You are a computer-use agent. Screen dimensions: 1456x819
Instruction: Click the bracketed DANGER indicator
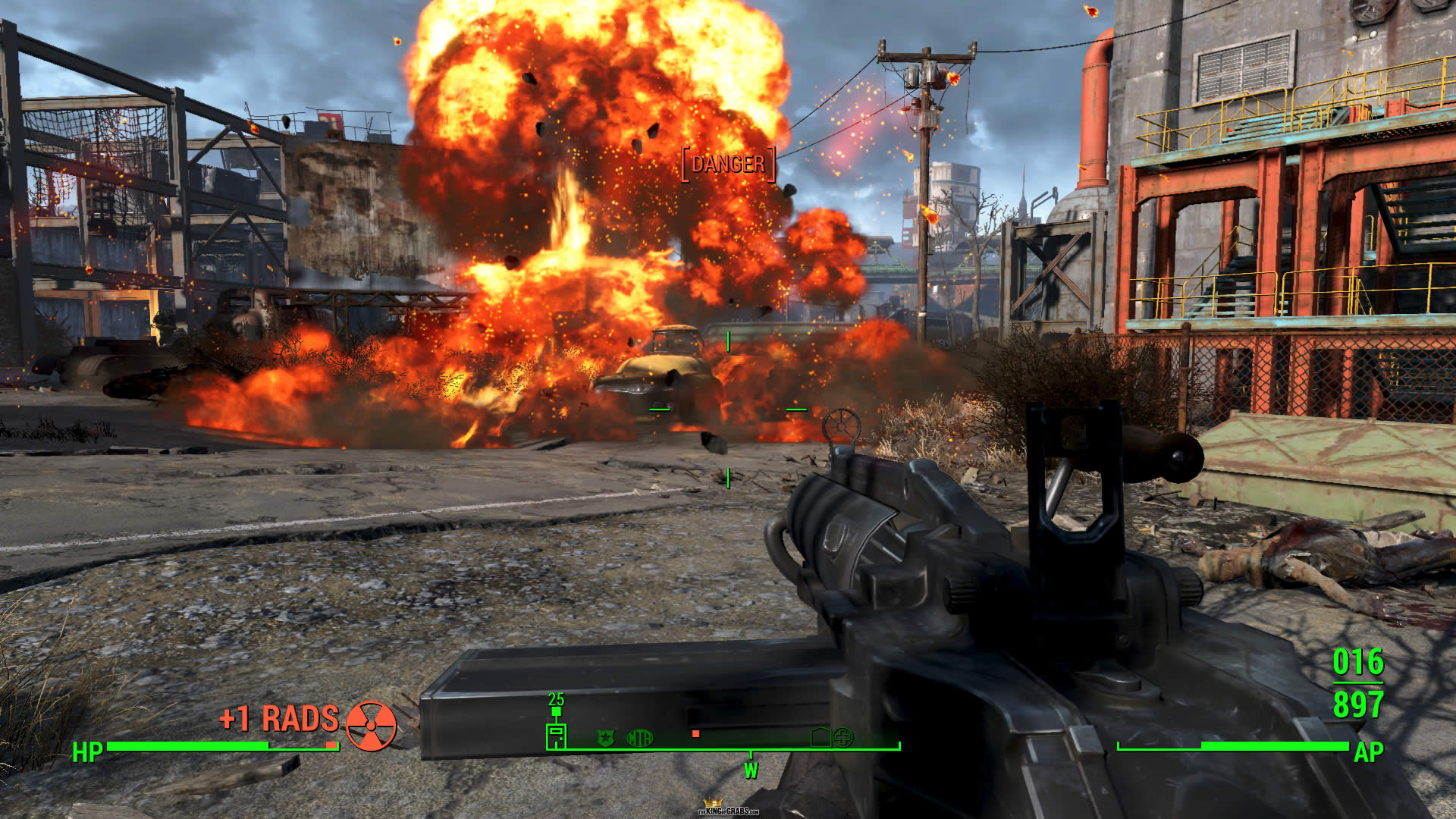click(728, 164)
